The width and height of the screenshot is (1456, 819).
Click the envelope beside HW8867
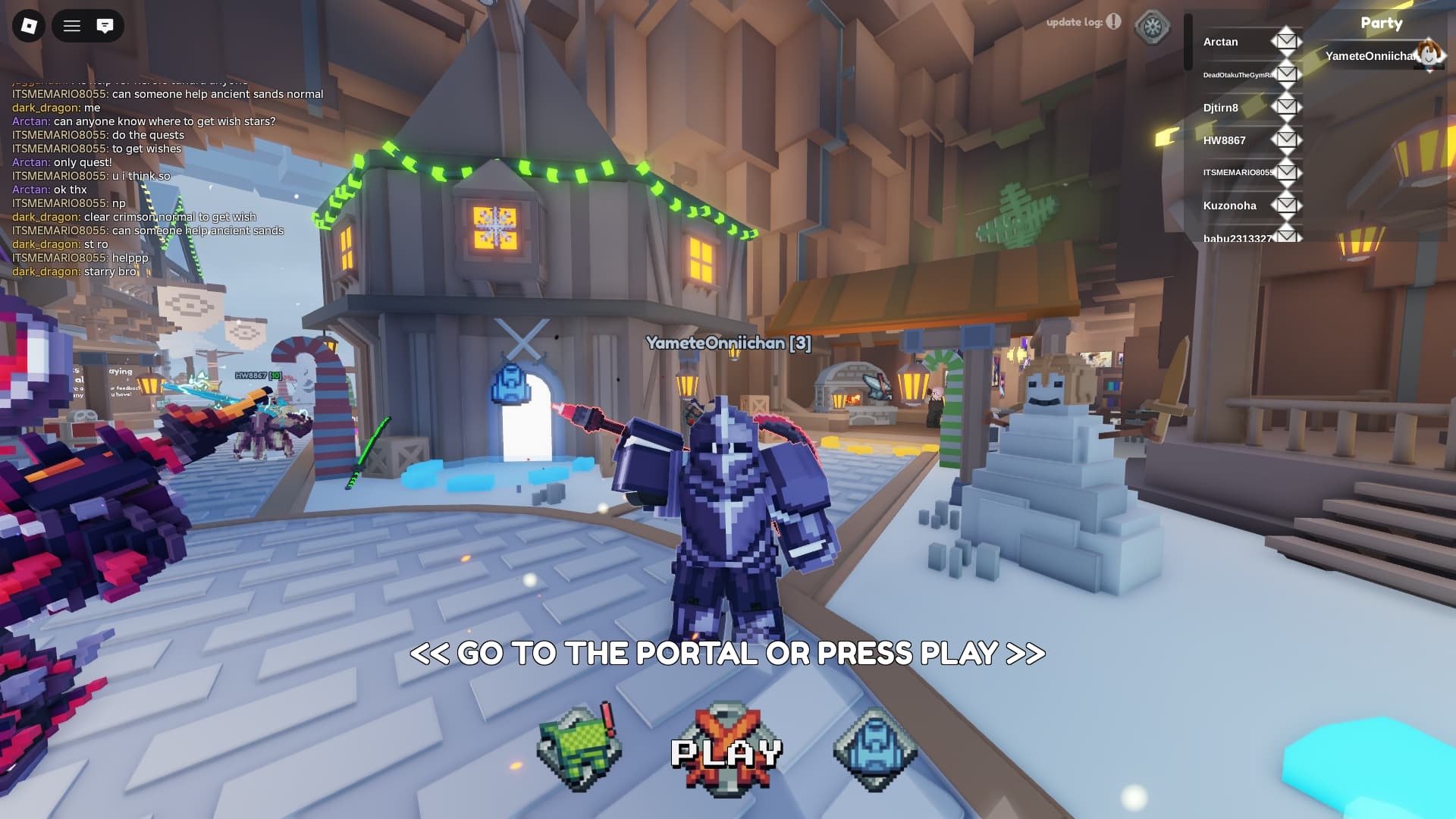click(x=1286, y=140)
